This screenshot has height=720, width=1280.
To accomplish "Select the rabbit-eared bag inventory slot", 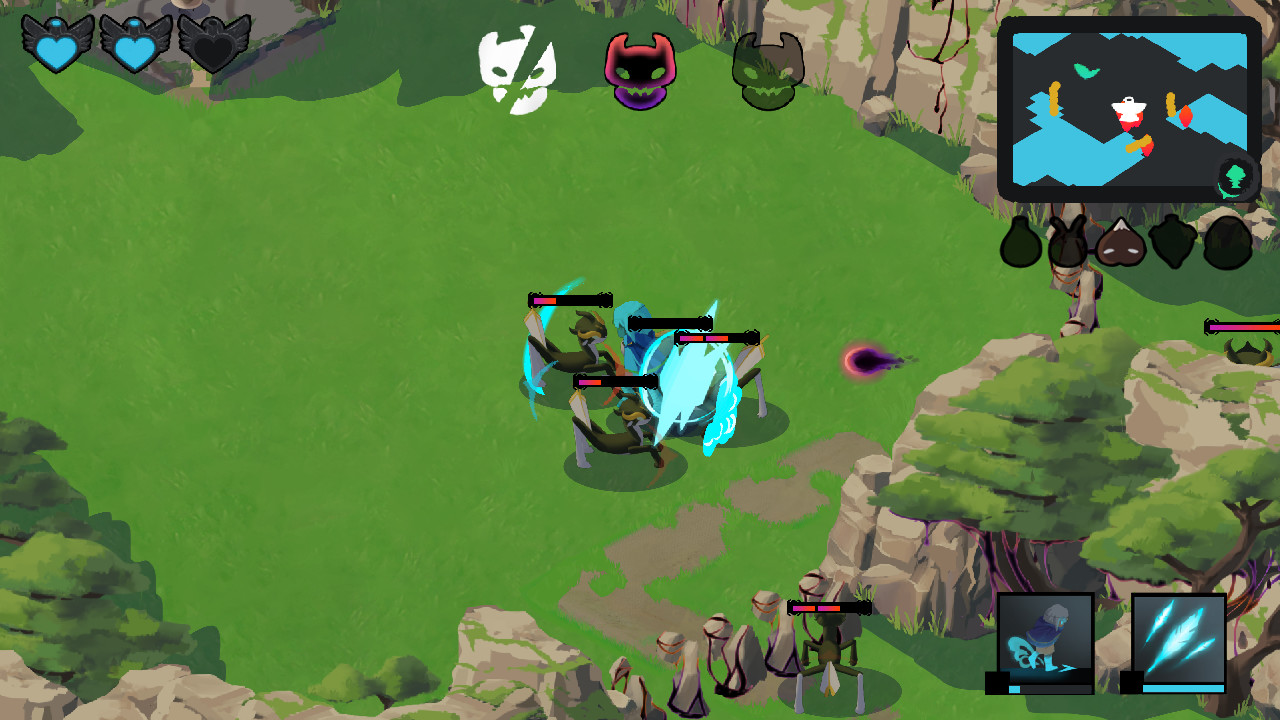I will [x=1066, y=242].
